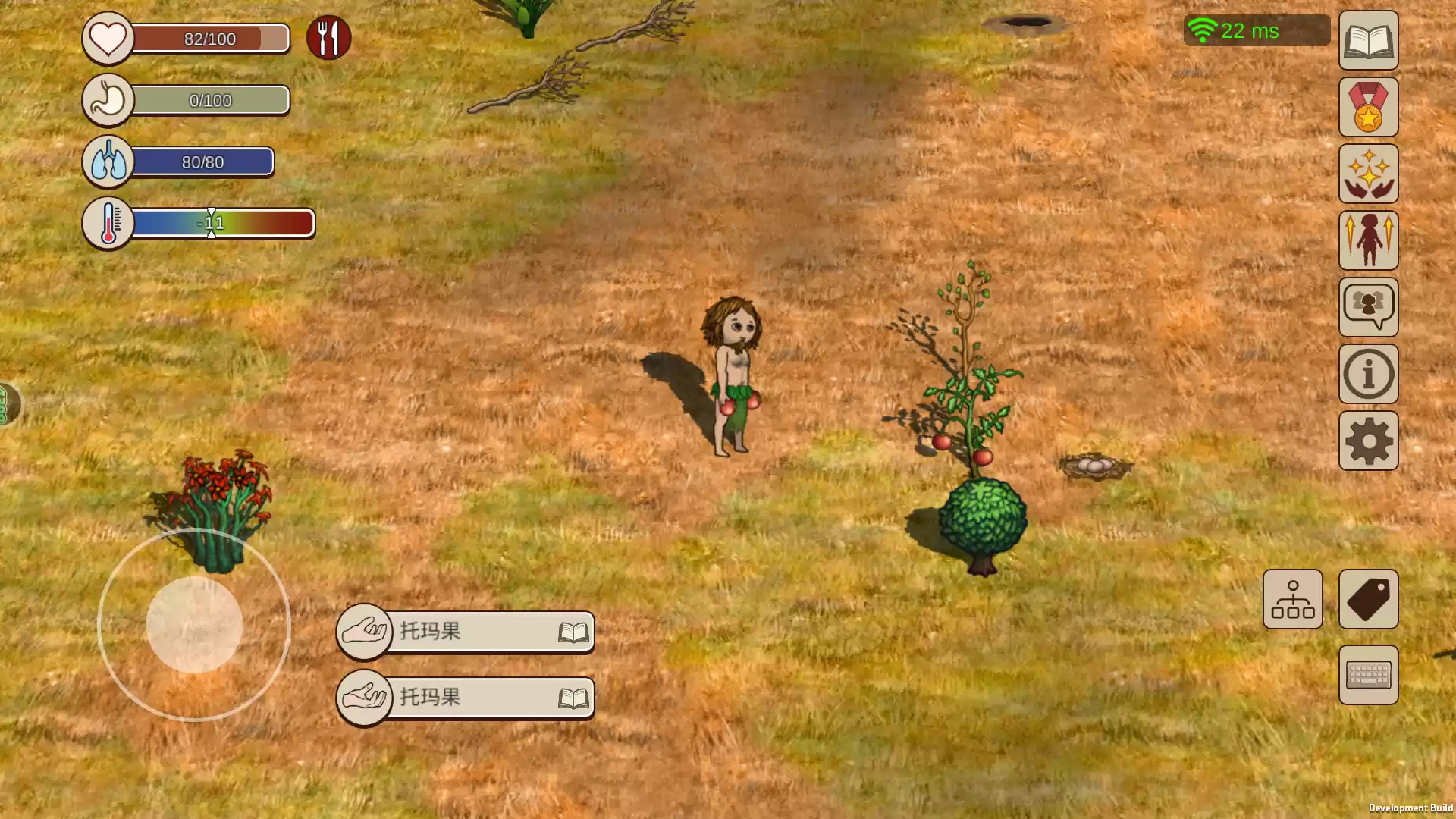Tap the fork and knife eat button
Viewport: 1456px width, 819px height.
coord(328,38)
